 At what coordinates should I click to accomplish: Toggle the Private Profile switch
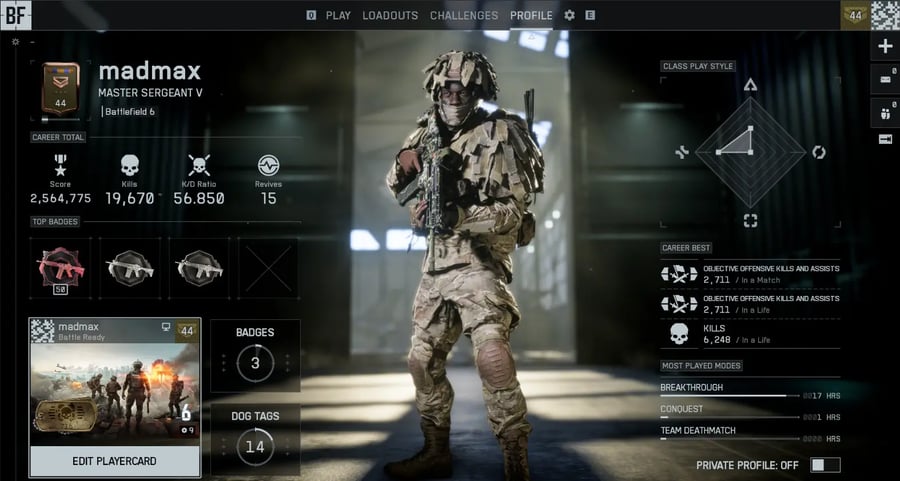(x=825, y=465)
